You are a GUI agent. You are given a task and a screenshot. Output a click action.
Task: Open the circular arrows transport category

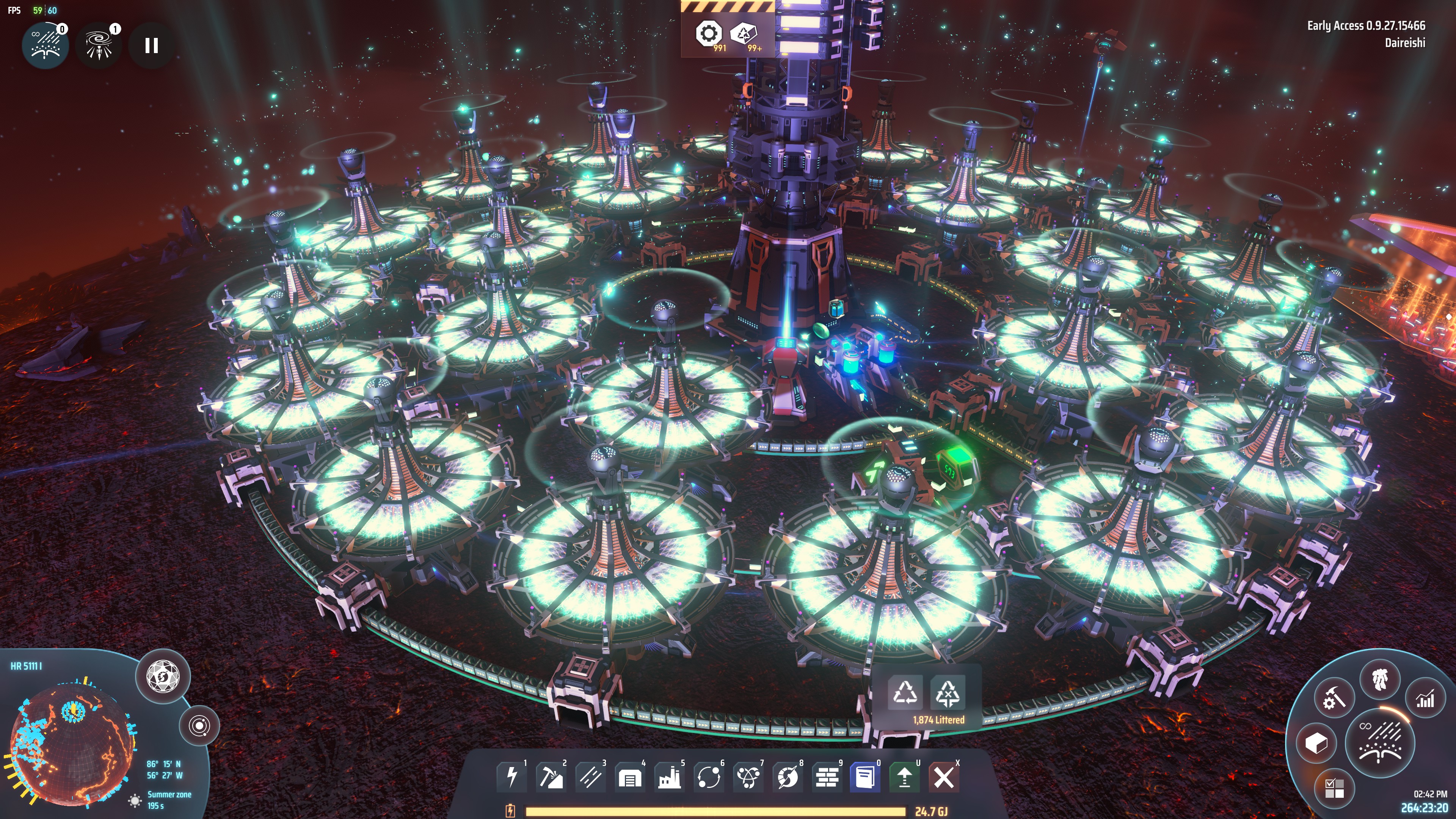709,777
